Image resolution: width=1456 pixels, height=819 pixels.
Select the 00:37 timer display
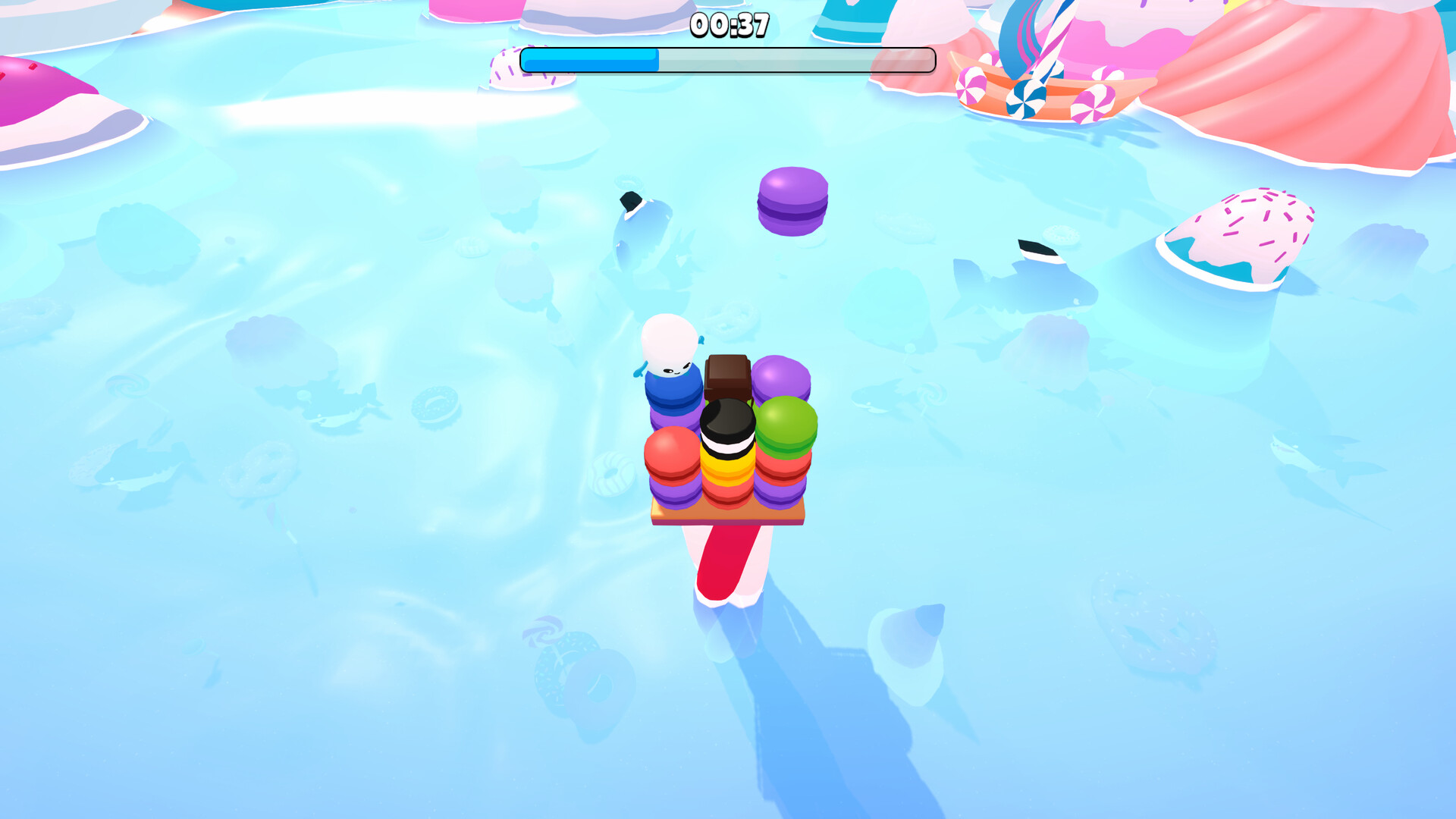726,25
